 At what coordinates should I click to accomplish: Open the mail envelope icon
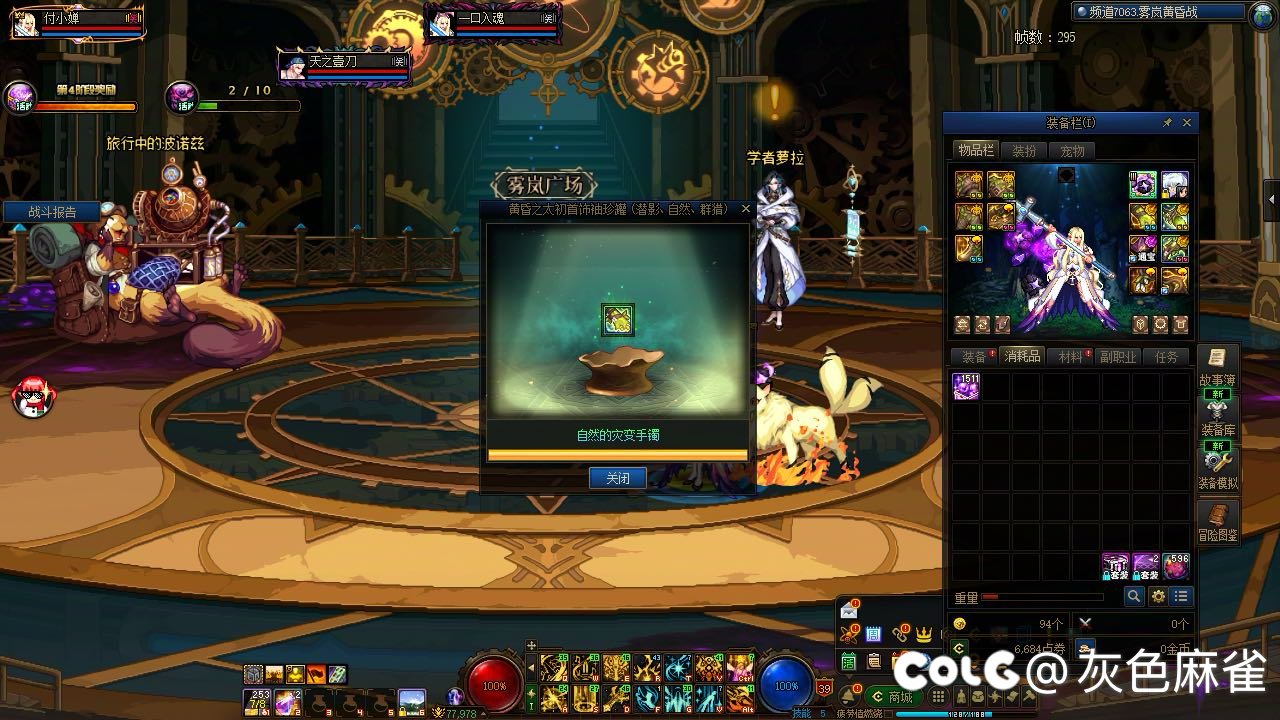click(849, 610)
